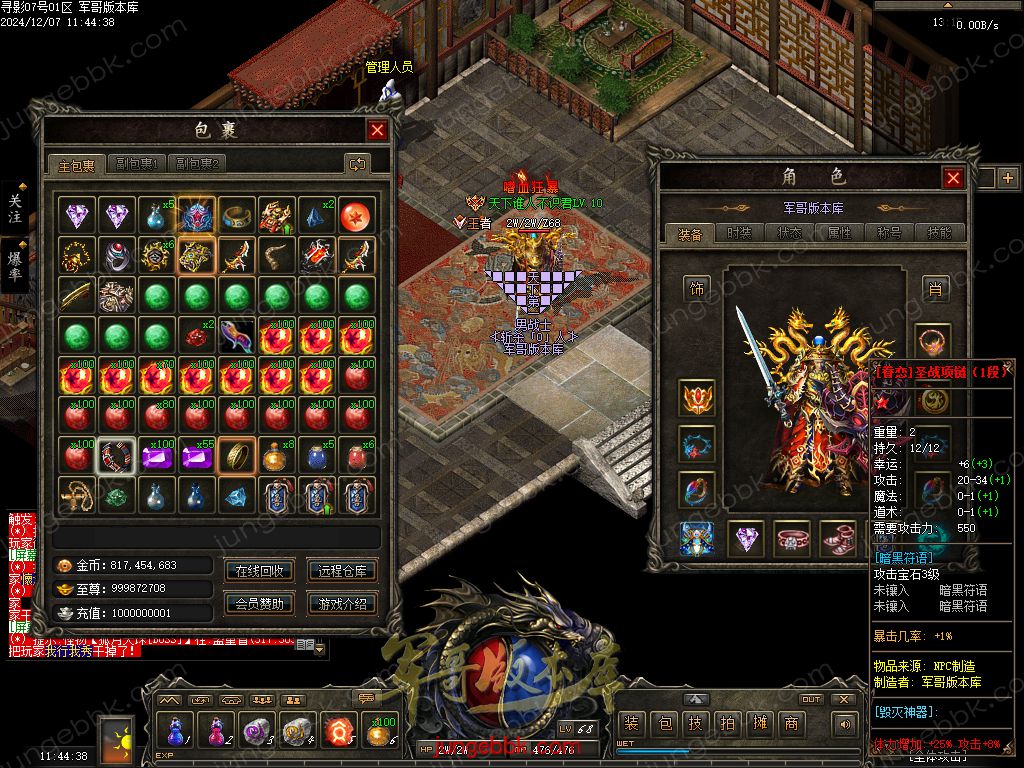Click the 会员赞助 button
This screenshot has height=768, width=1024.
click(x=259, y=603)
